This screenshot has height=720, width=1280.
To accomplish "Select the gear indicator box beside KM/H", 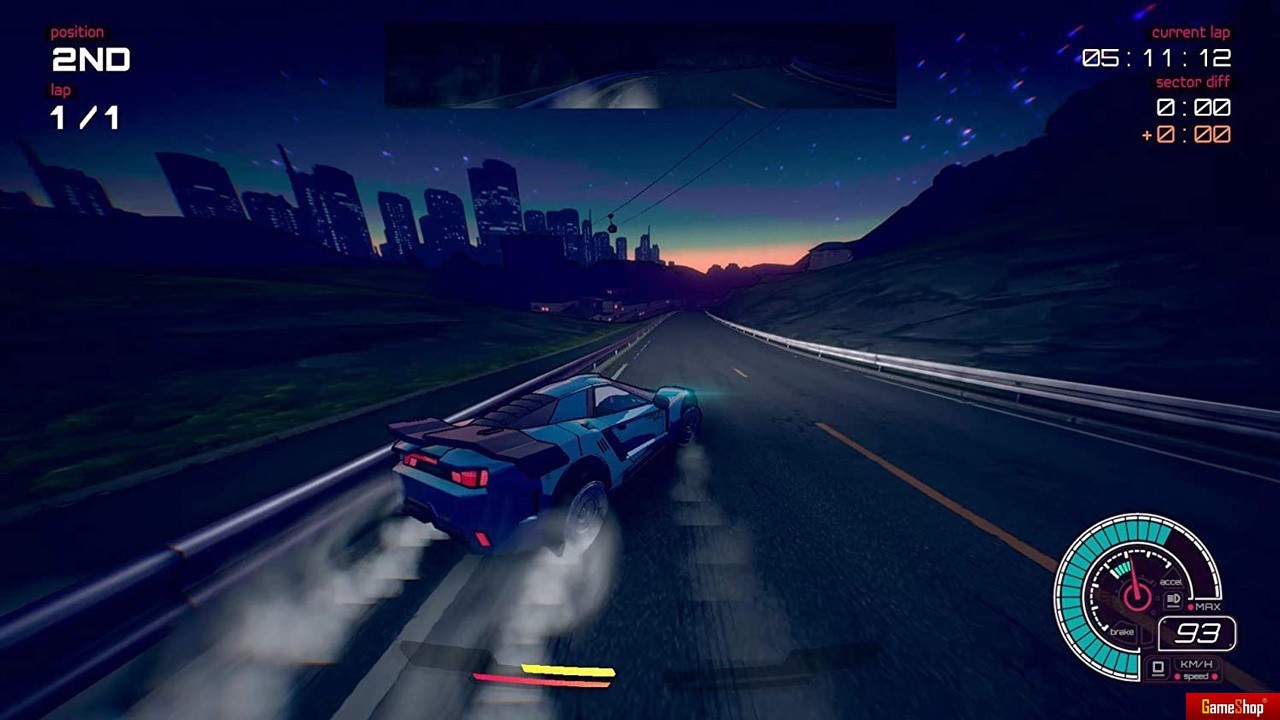I will coord(1159,666).
